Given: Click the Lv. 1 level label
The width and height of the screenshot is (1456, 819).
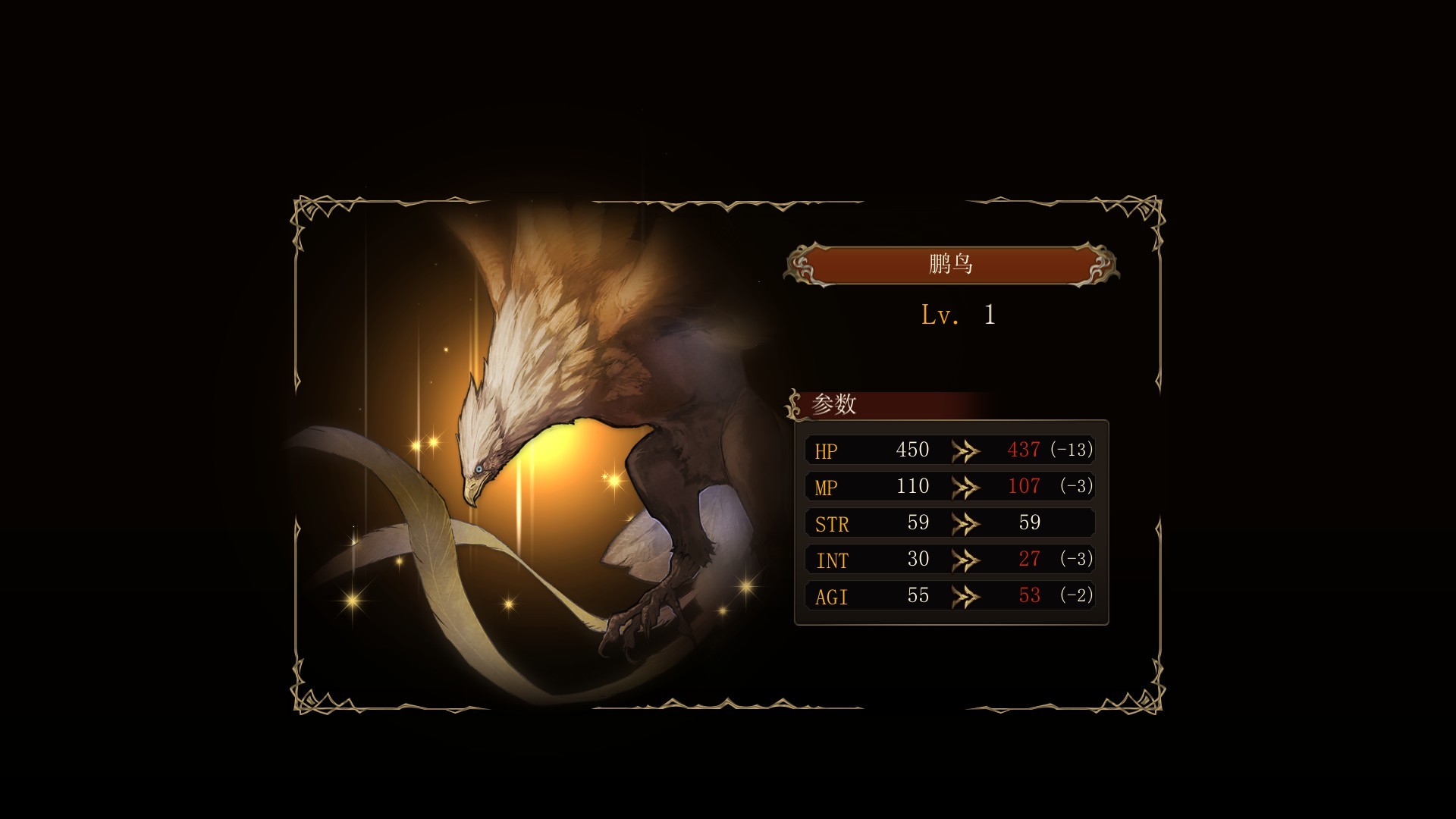Looking at the screenshot, I should [x=957, y=318].
